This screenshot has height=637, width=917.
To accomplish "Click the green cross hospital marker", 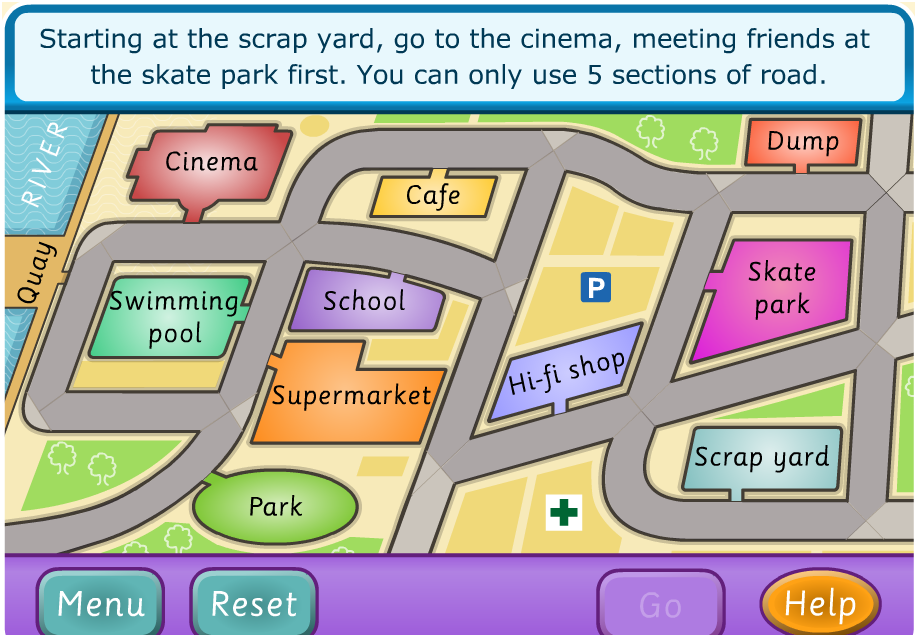I will 564,513.
